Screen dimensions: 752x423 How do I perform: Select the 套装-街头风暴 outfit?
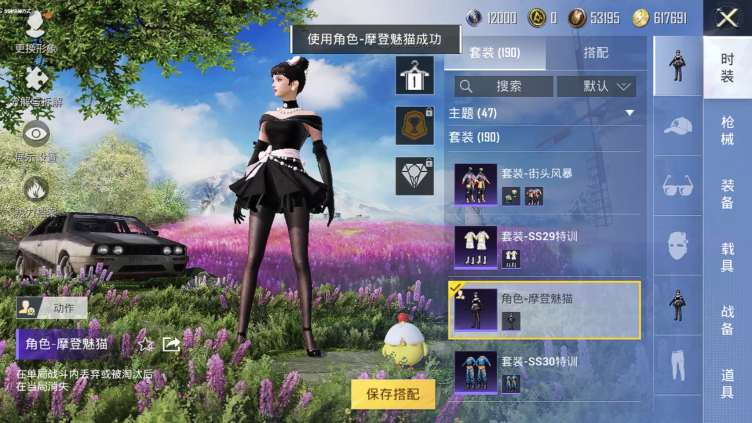tap(544, 186)
